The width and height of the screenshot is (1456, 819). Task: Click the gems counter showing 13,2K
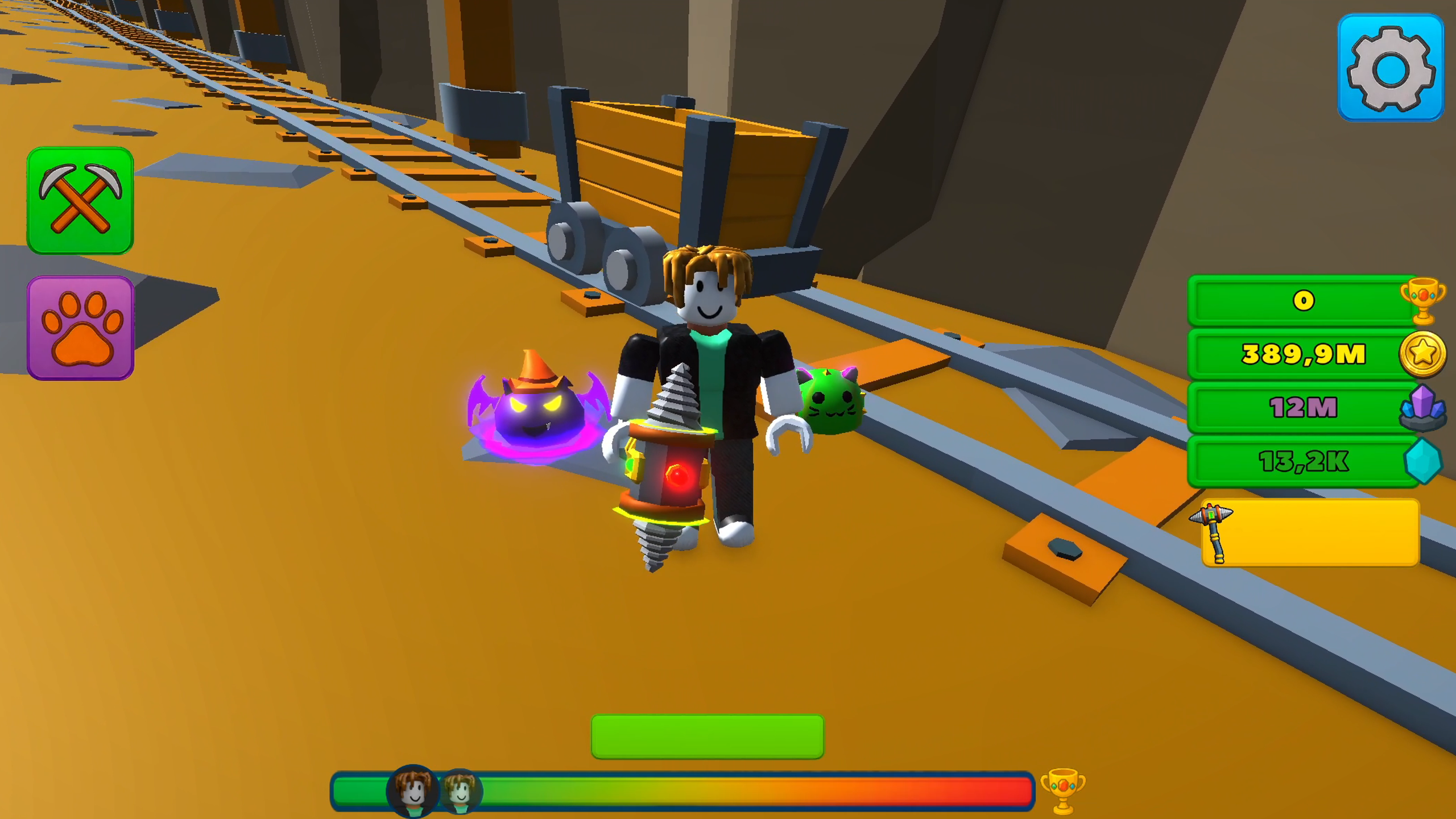[x=1302, y=462]
